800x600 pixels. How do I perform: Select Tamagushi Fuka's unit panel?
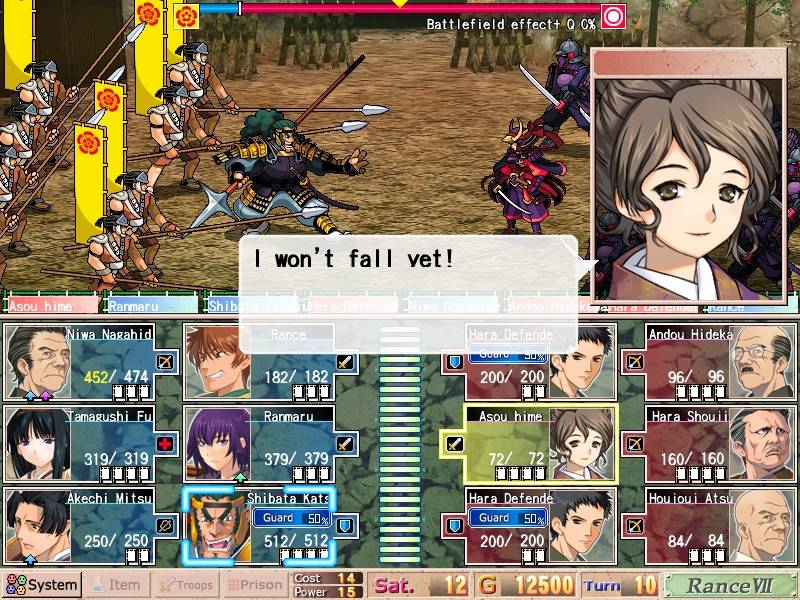(x=92, y=444)
